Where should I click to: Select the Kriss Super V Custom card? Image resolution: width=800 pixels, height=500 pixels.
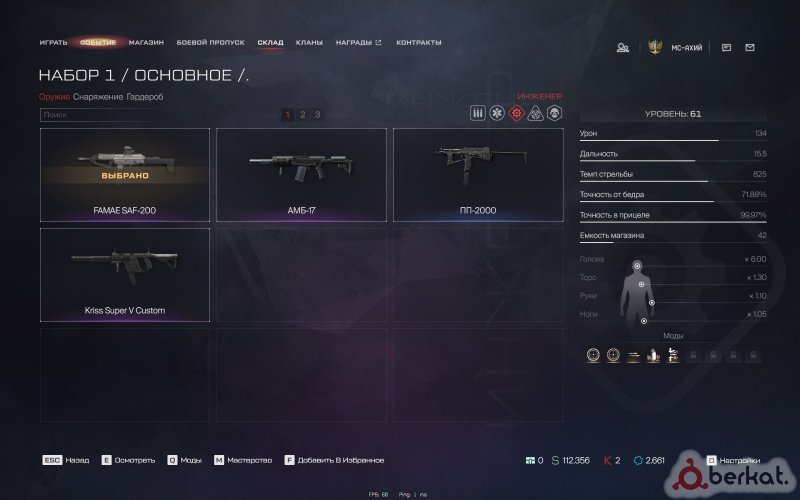(x=125, y=274)
